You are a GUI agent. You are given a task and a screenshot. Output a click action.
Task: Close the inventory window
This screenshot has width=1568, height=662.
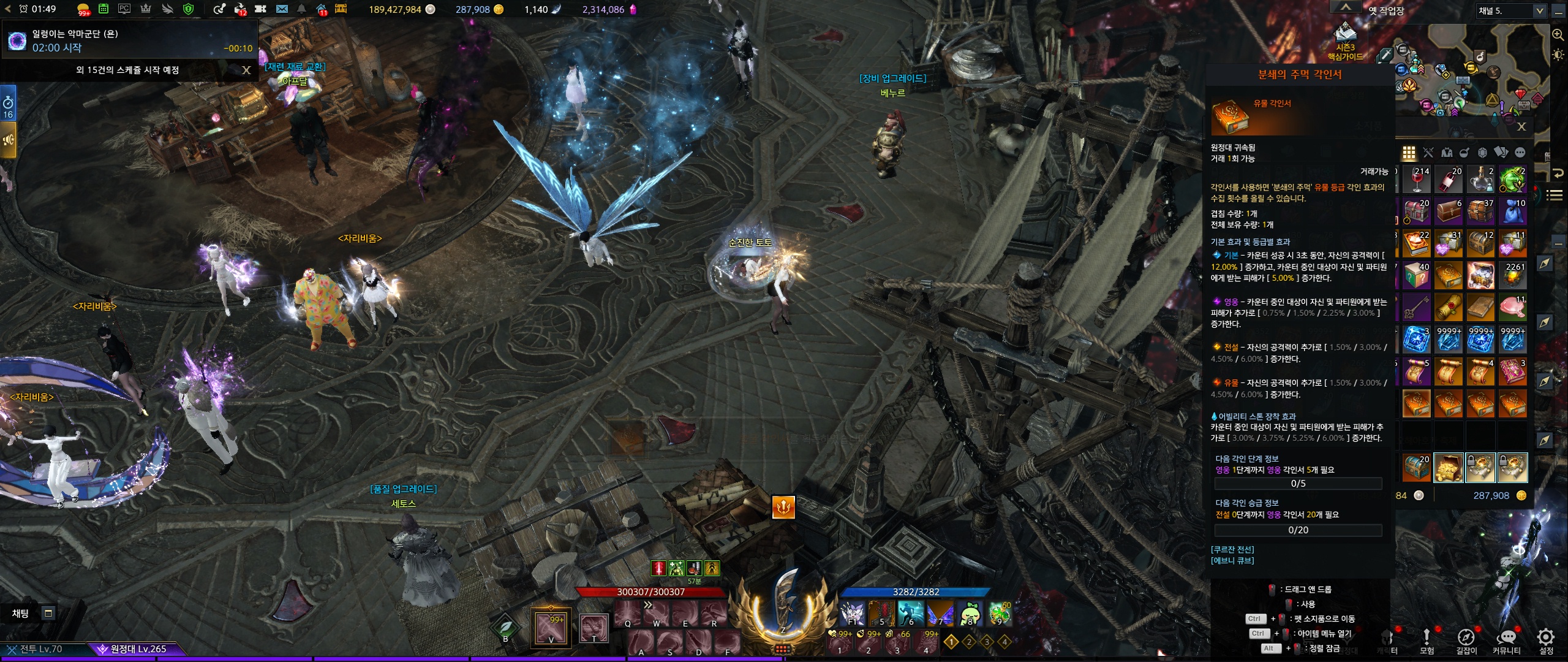(x=1521, y=127)
